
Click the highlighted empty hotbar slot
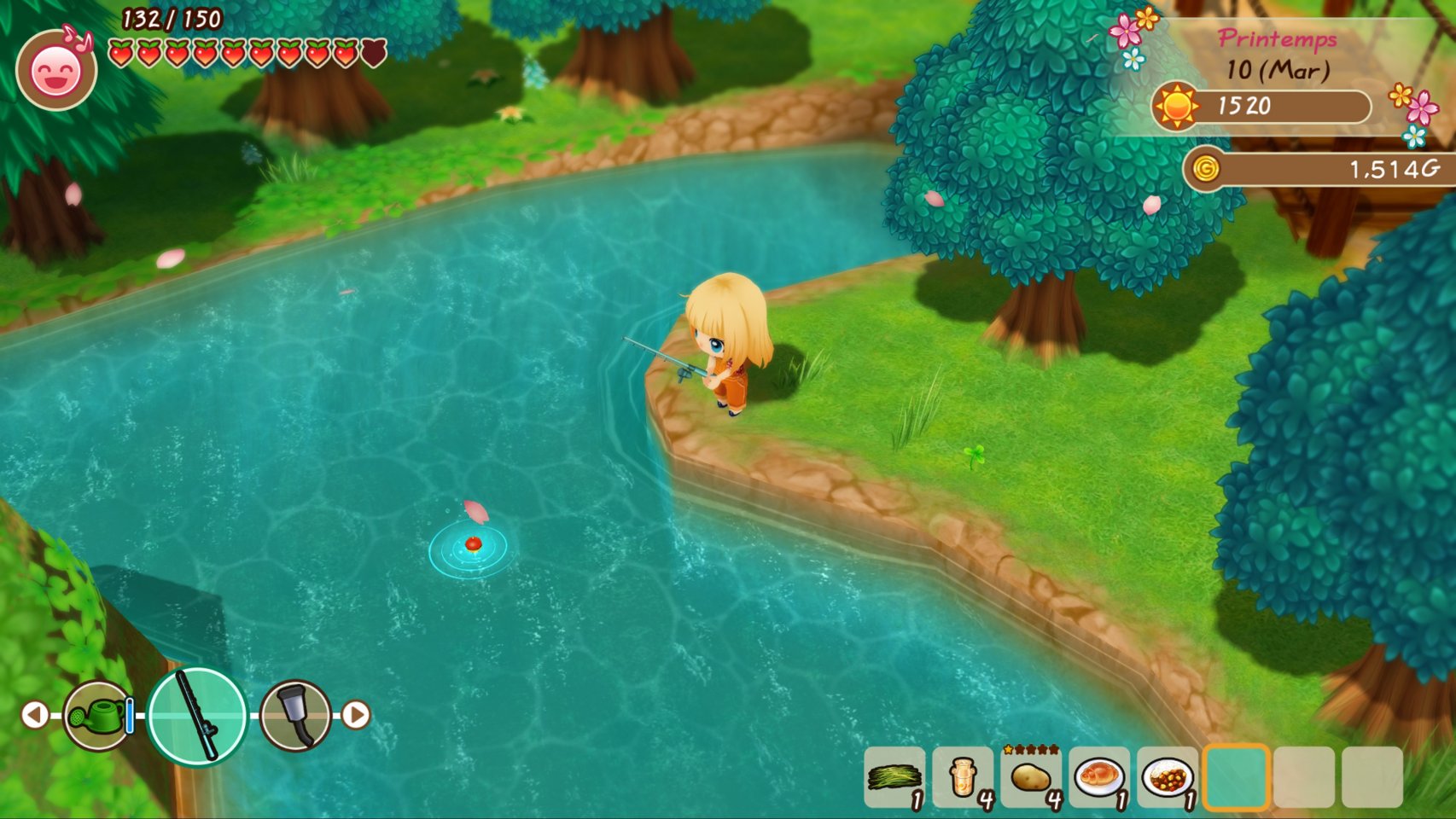coord(1236,777)
